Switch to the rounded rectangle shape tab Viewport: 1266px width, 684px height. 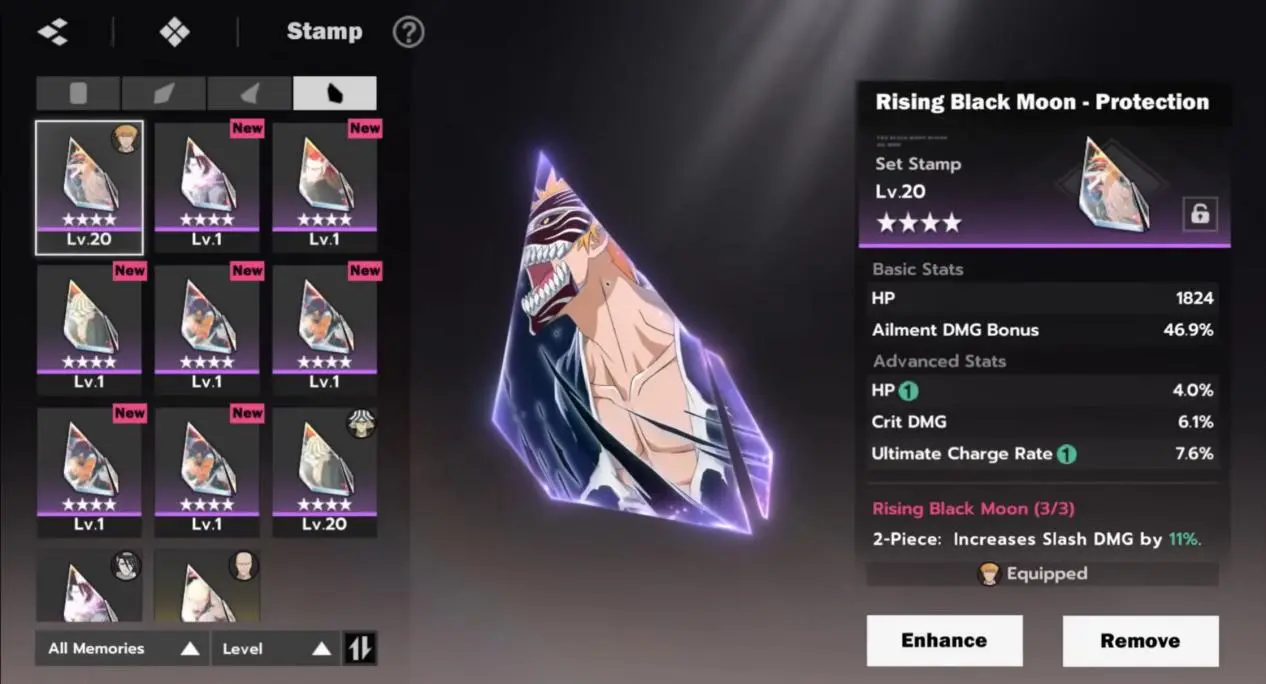(x=78, y=93)
